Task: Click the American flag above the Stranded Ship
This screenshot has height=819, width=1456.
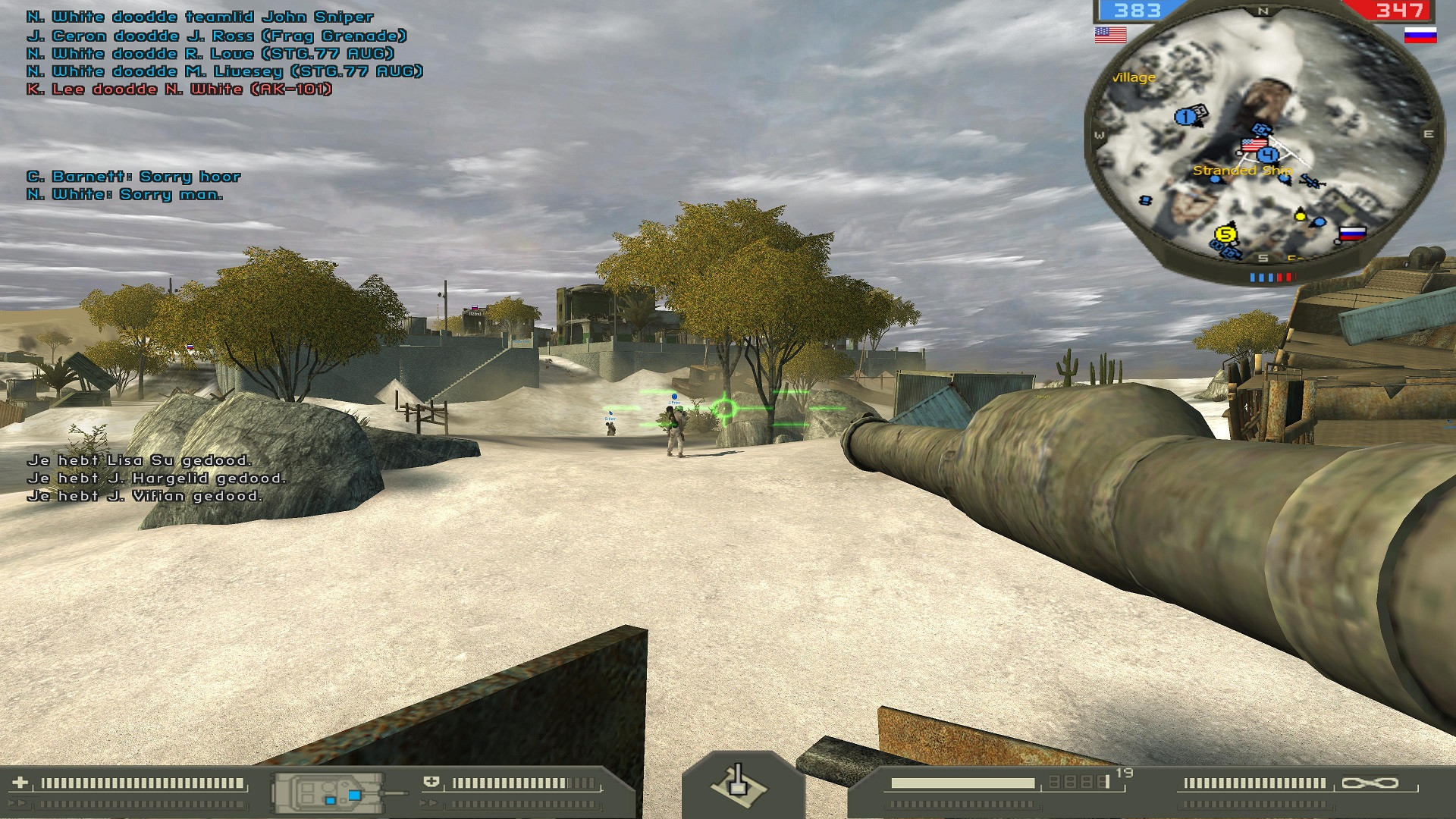Action: 1254,145
